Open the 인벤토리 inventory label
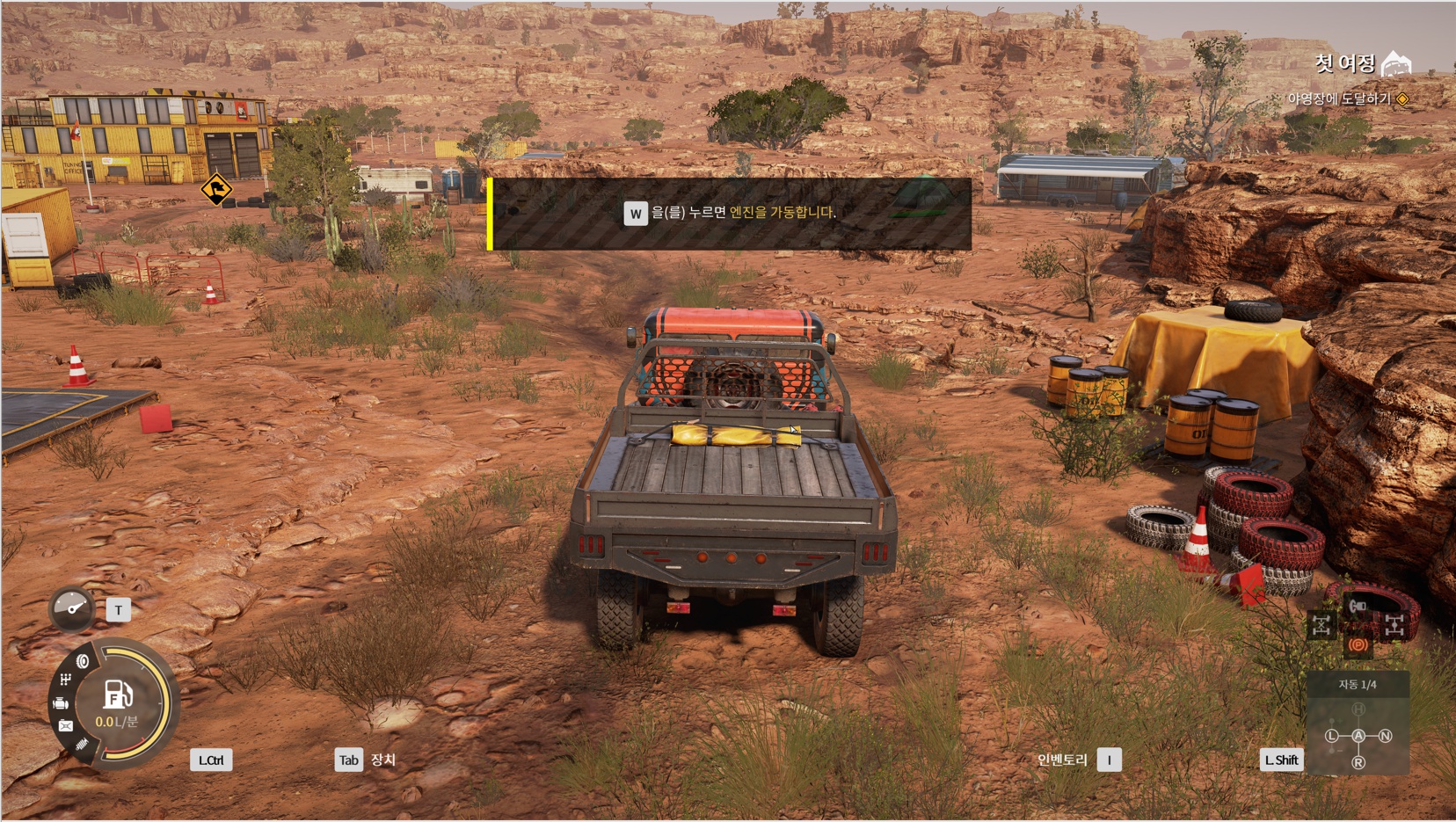This screenshot has width=1456, height=822. (1062, 760)
